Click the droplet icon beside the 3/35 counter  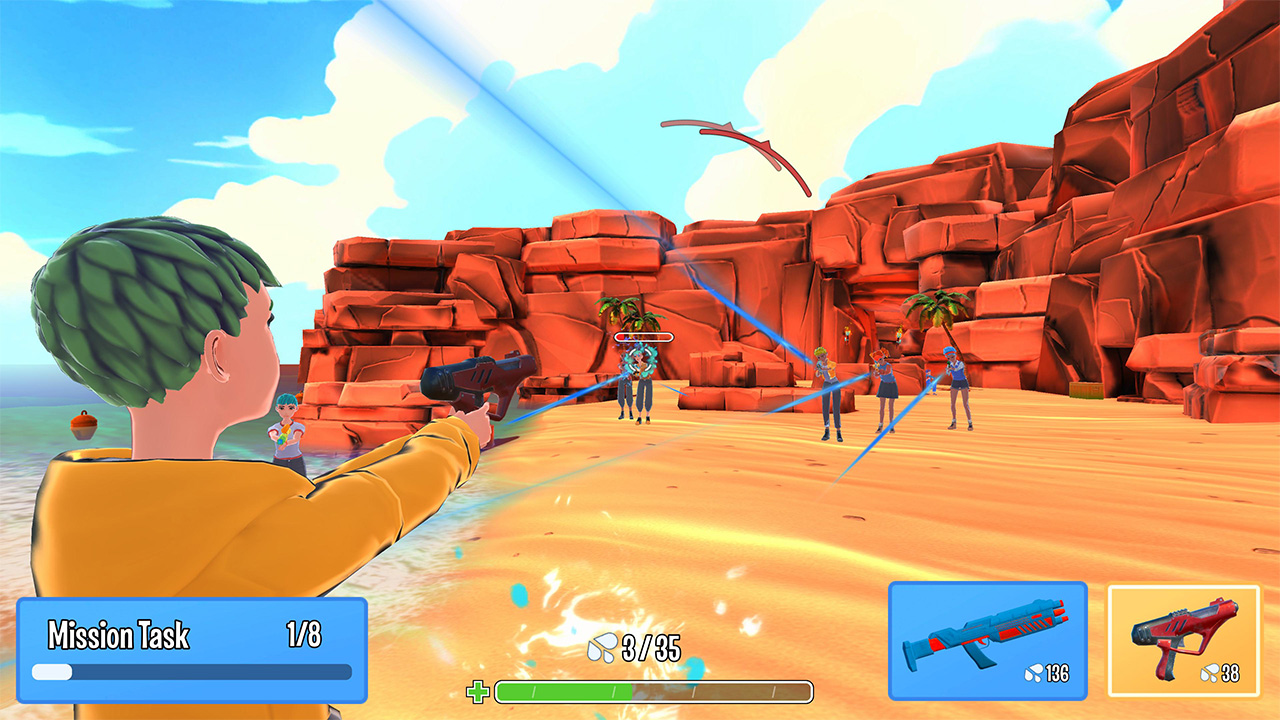point(601,646)
